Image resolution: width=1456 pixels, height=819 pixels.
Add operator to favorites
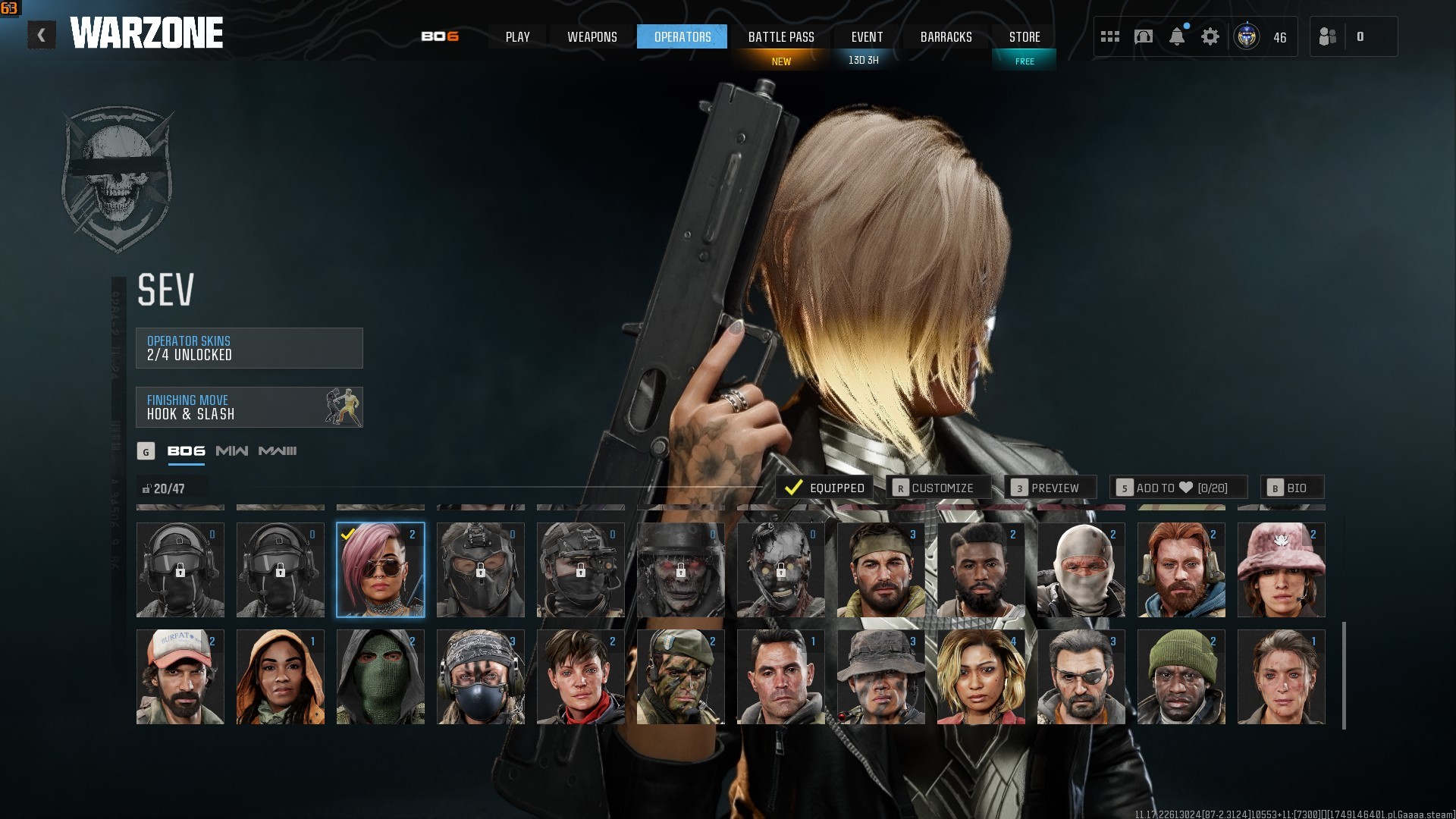(x=1178, y=488)
